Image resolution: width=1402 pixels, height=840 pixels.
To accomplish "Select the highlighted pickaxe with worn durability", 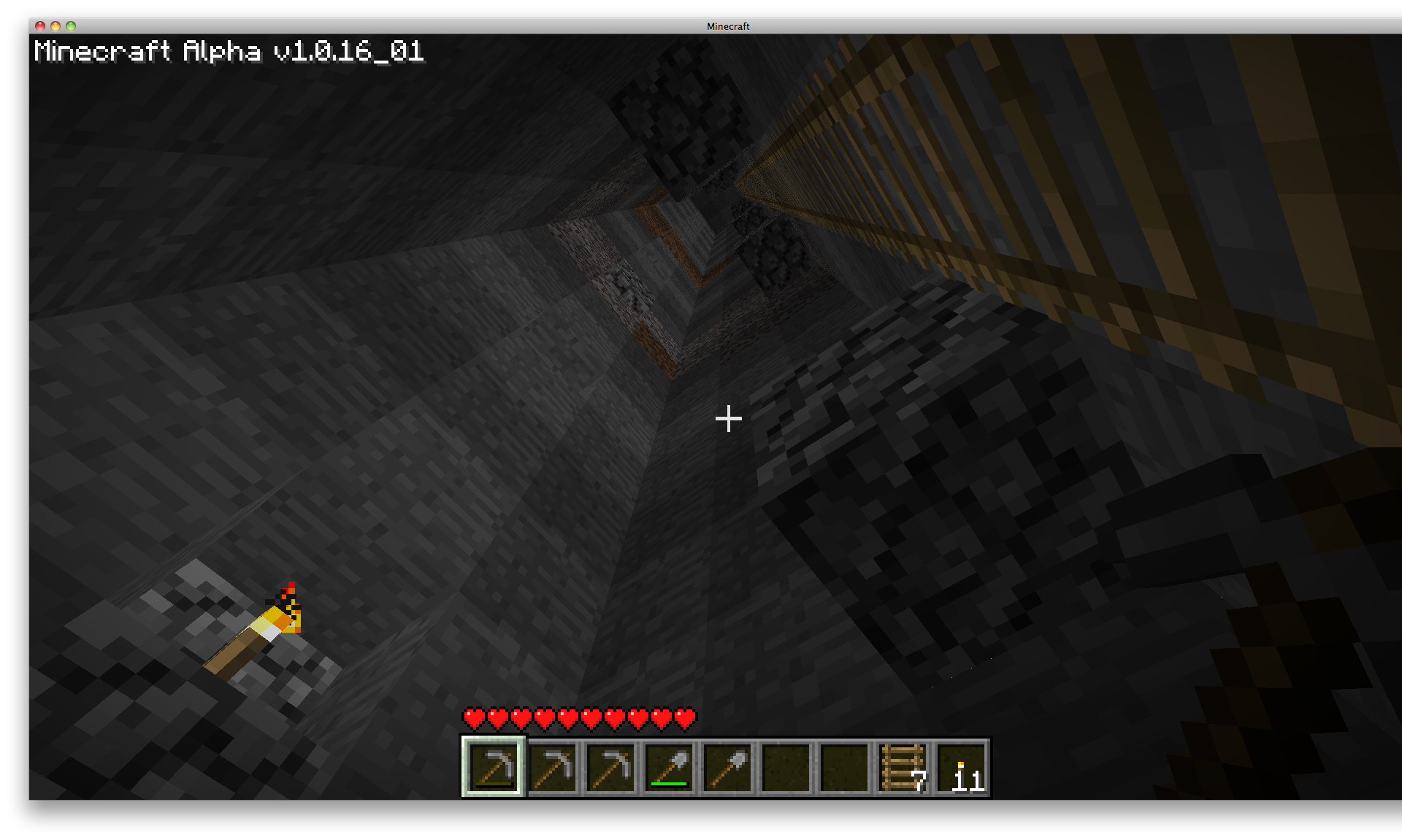I will tap(494, 767).
